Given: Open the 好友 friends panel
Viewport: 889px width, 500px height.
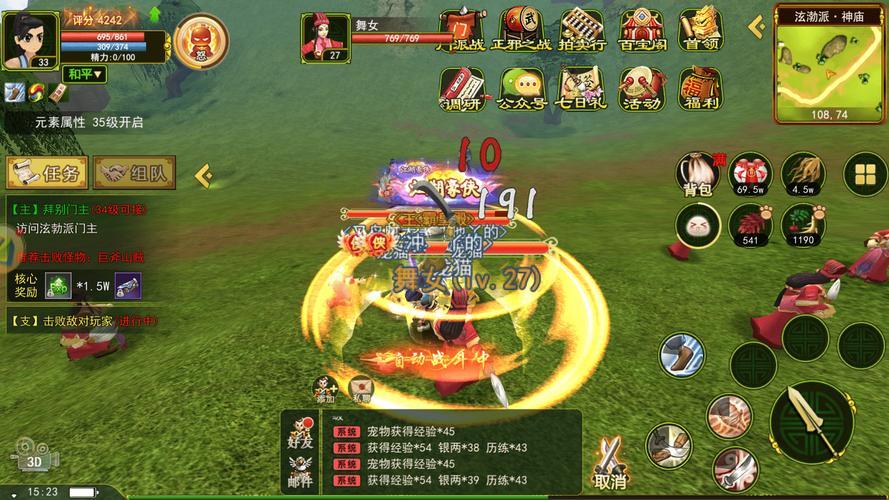Looking at the screenshot, I should [301, 431].
